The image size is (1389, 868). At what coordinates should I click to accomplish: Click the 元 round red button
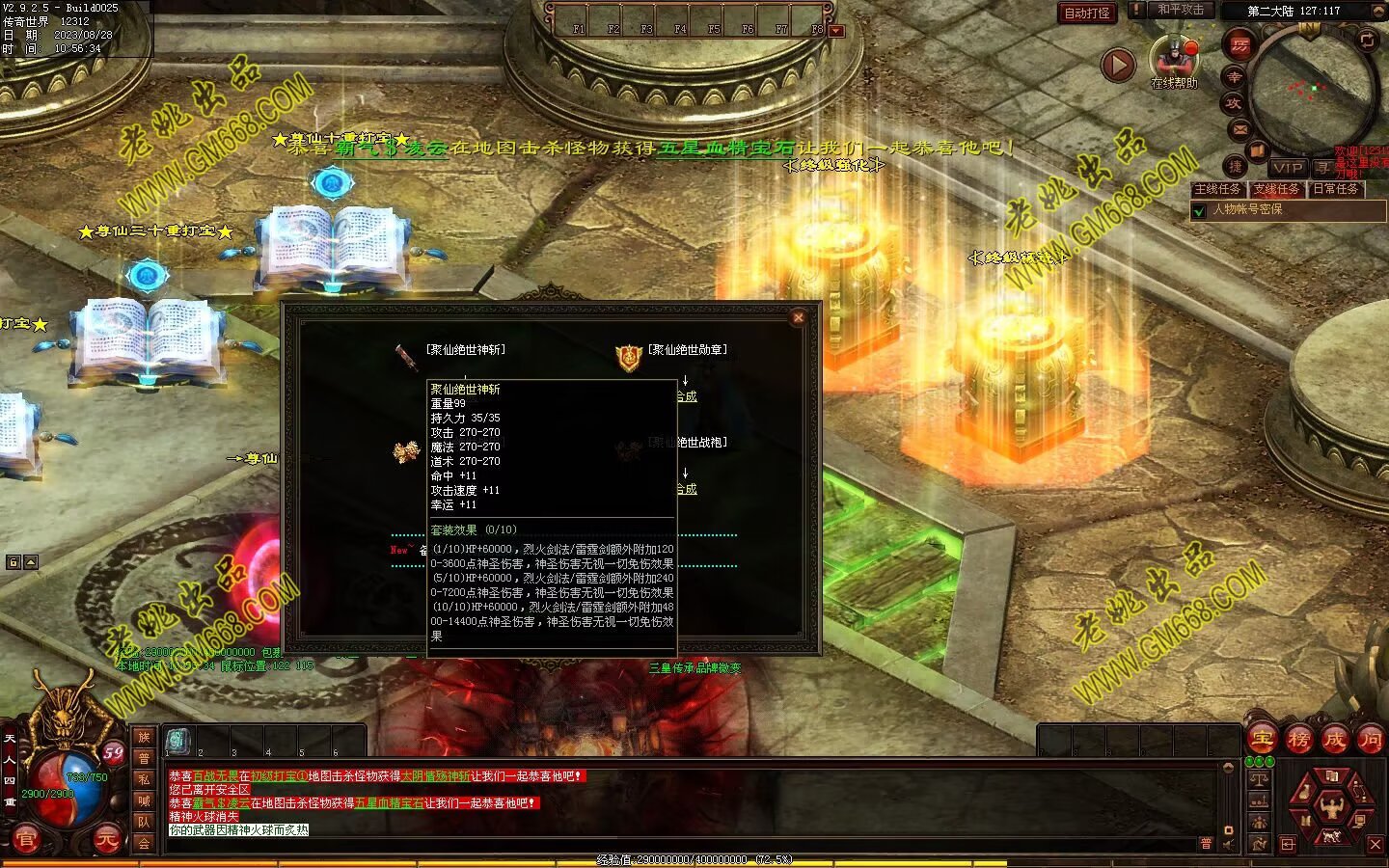coord(106,840)
